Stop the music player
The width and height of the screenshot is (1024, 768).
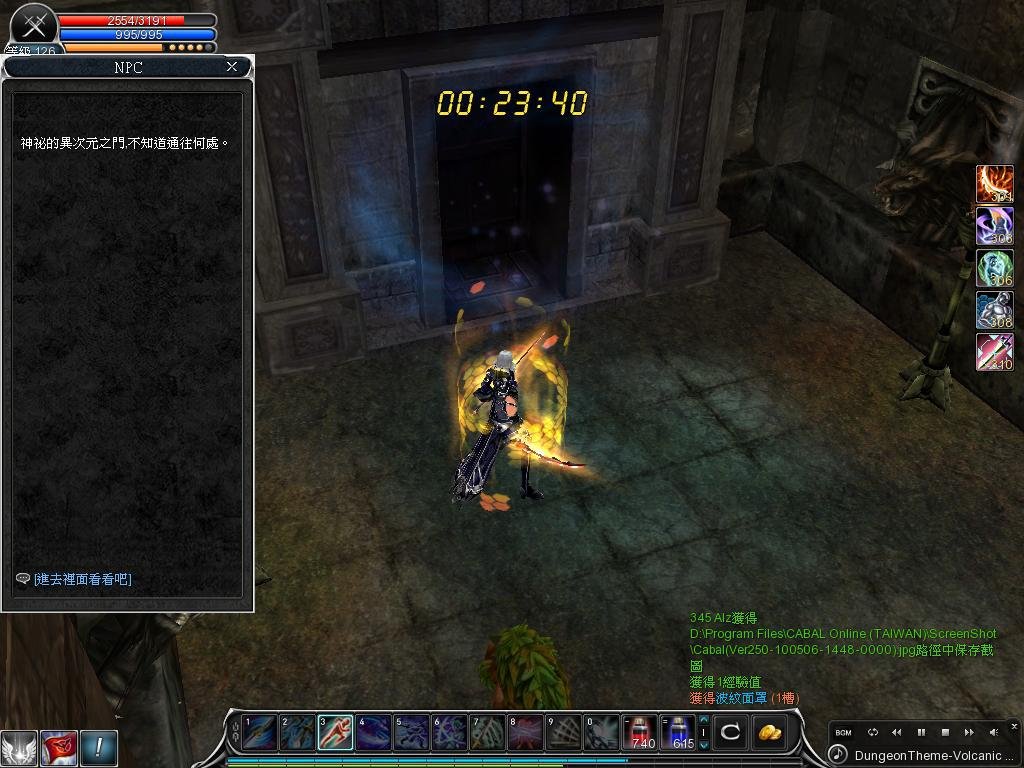click(945, 733)
